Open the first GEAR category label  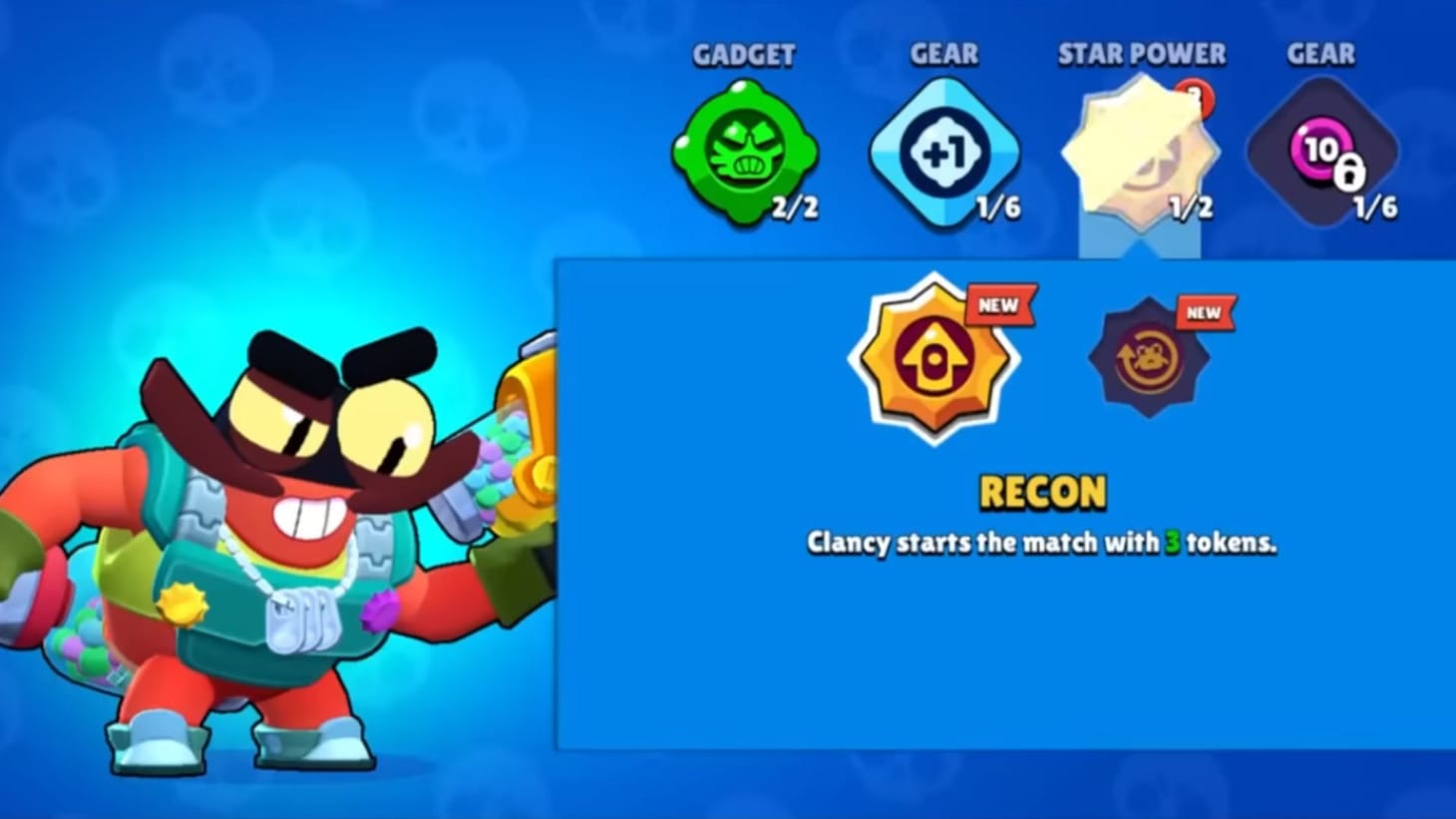(943, 55)
